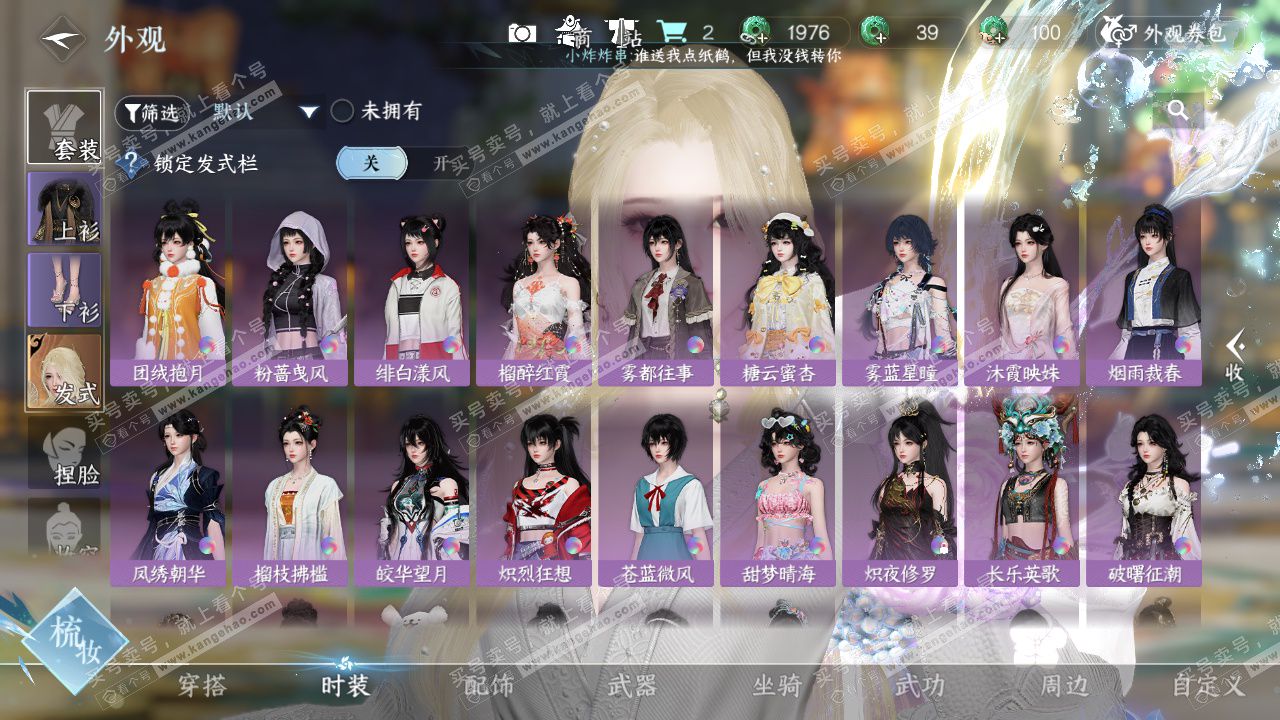1280x720 pixels.
Task: Open the 筛选 filter button
Action: pyautogui.click(x=151, y=112)
